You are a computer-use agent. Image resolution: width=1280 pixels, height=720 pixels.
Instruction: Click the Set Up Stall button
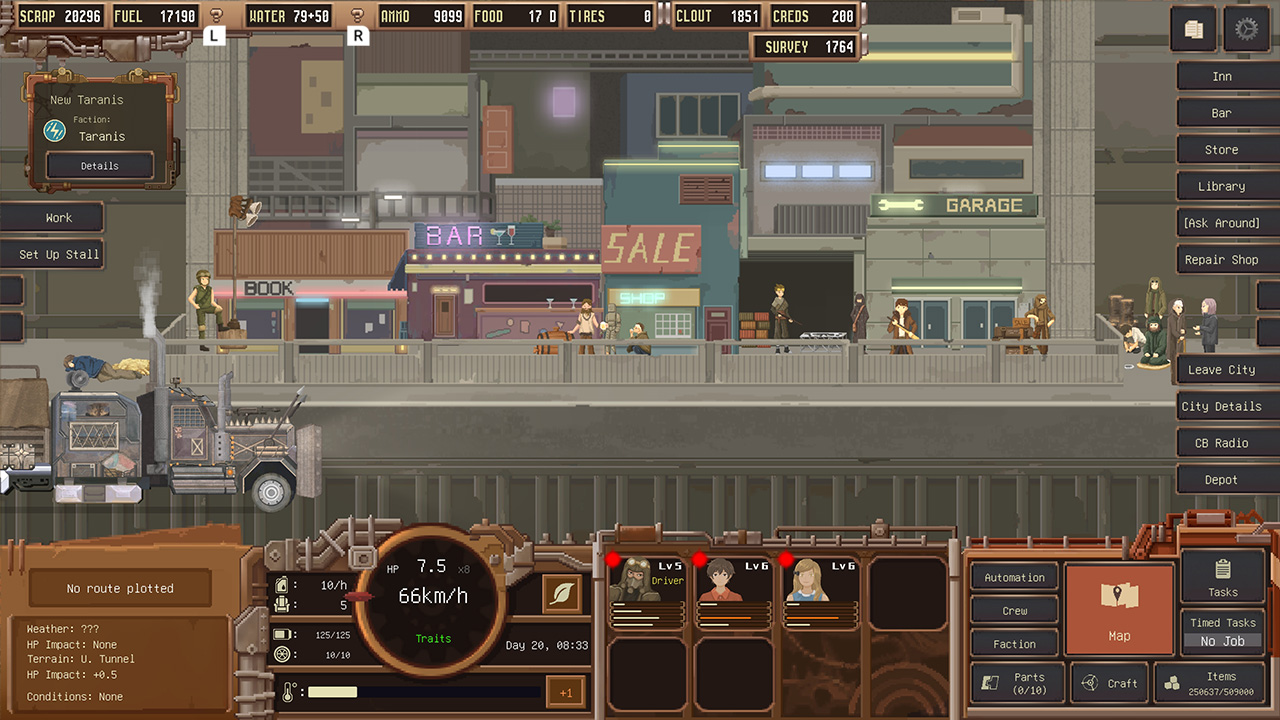[55, 254]
